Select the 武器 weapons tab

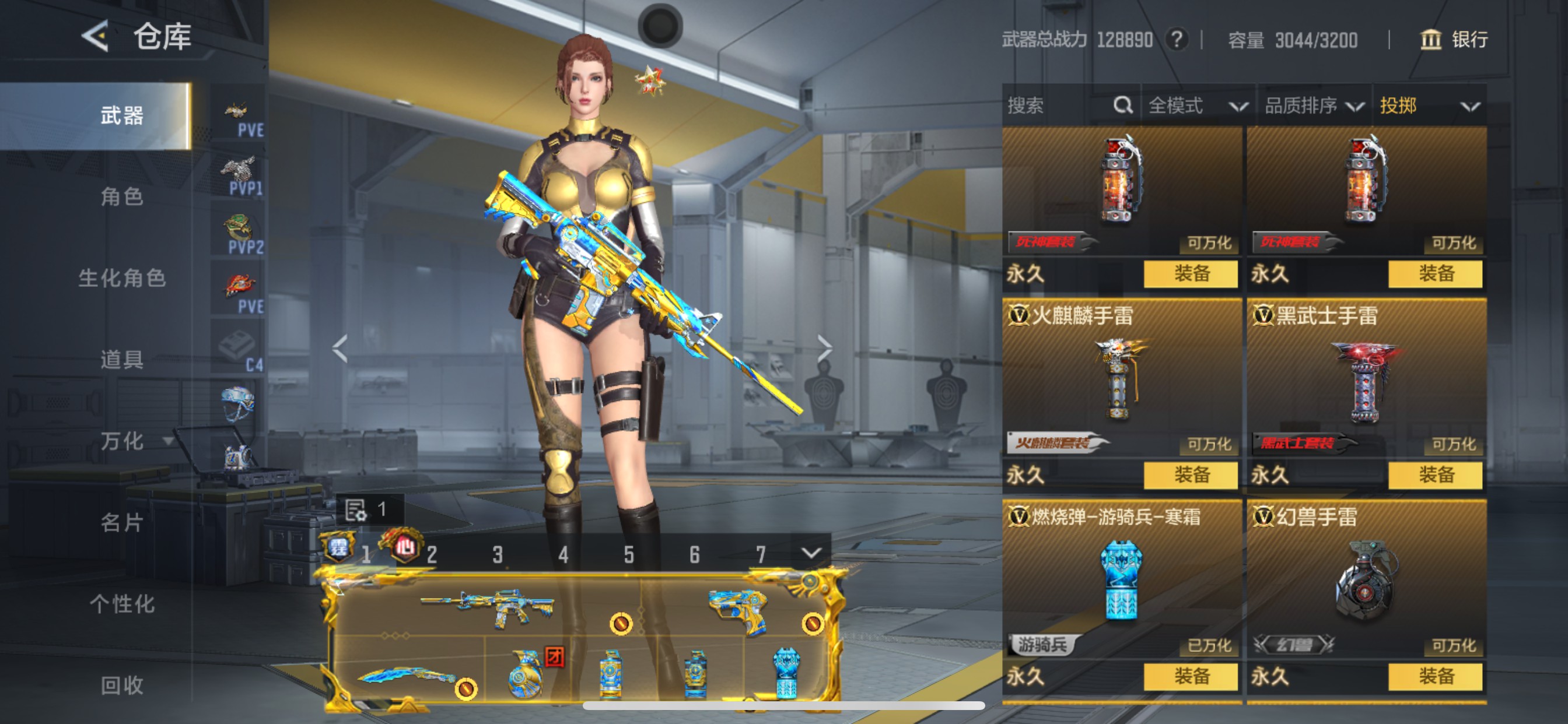[x=122, y=115]
